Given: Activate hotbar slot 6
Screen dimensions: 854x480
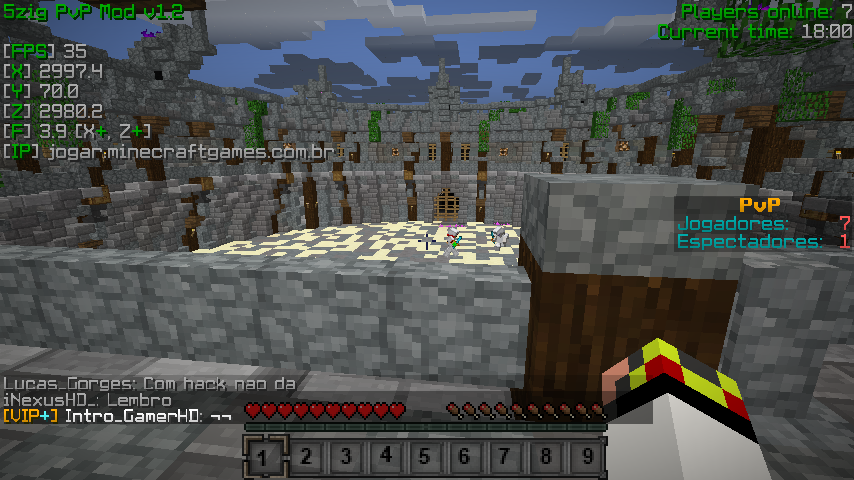Looking at the screenshot, I should coord(465,457).
